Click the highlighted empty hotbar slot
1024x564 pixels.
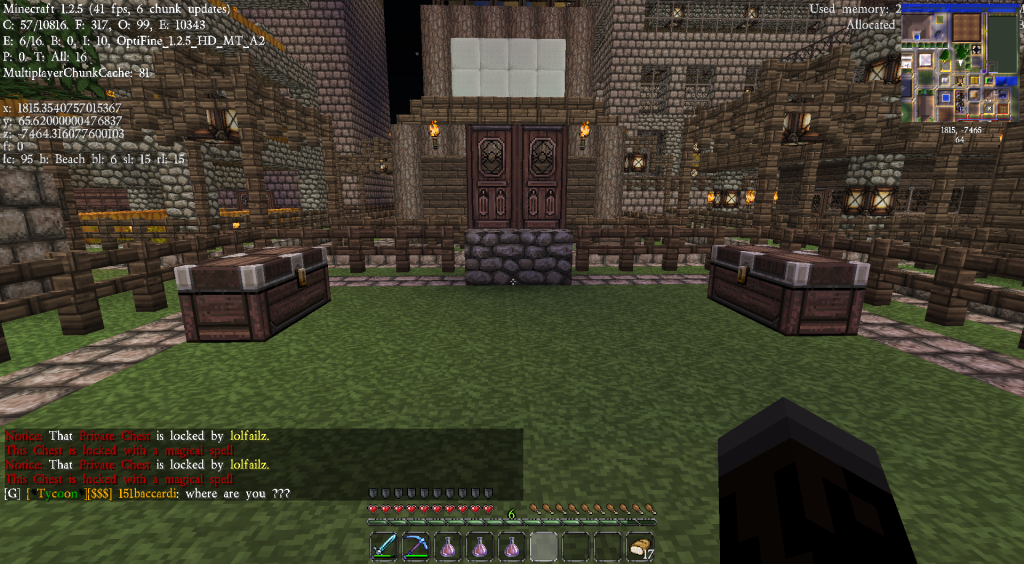point(545,547)
